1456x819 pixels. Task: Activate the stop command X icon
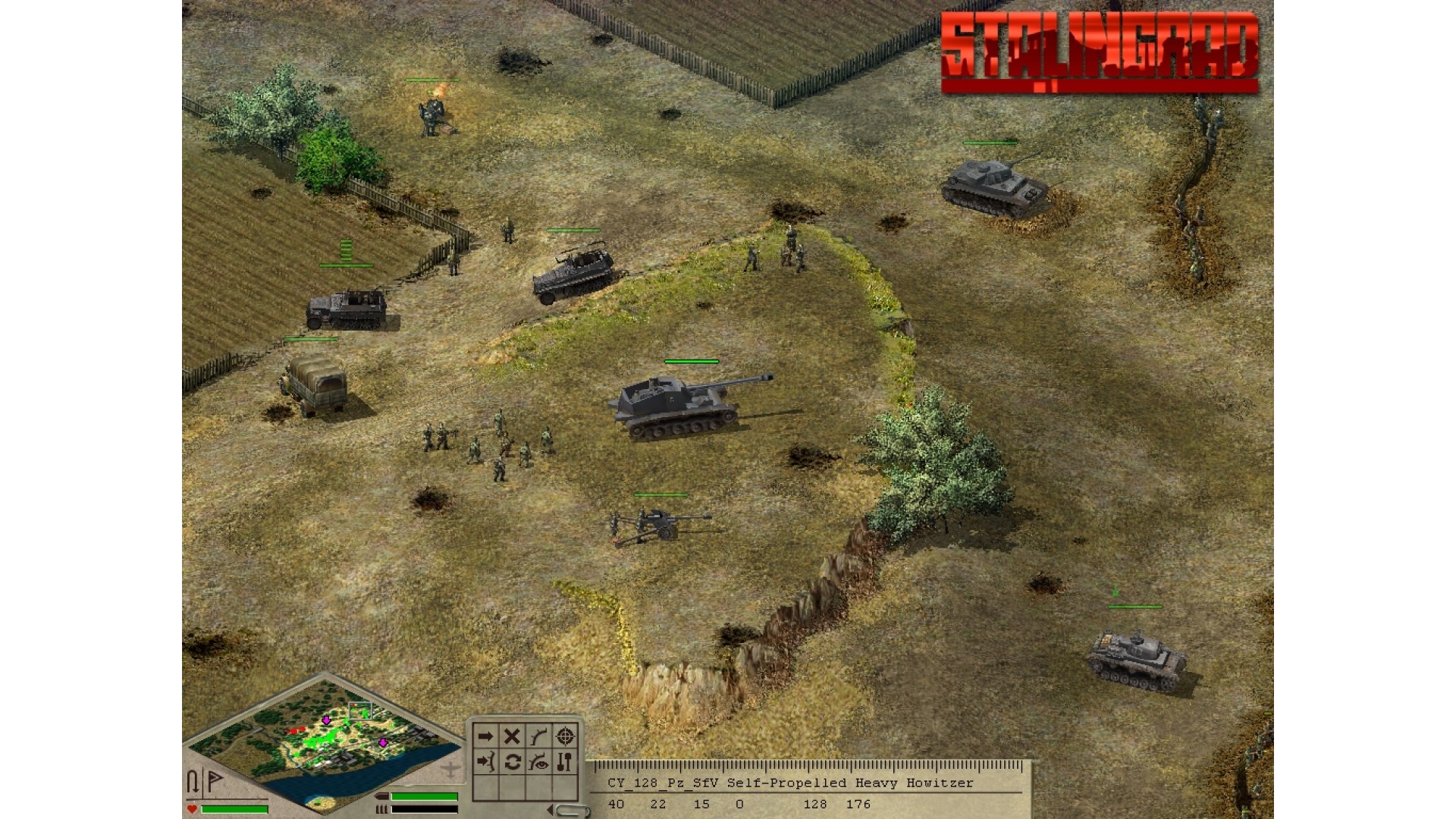[512, 736]
